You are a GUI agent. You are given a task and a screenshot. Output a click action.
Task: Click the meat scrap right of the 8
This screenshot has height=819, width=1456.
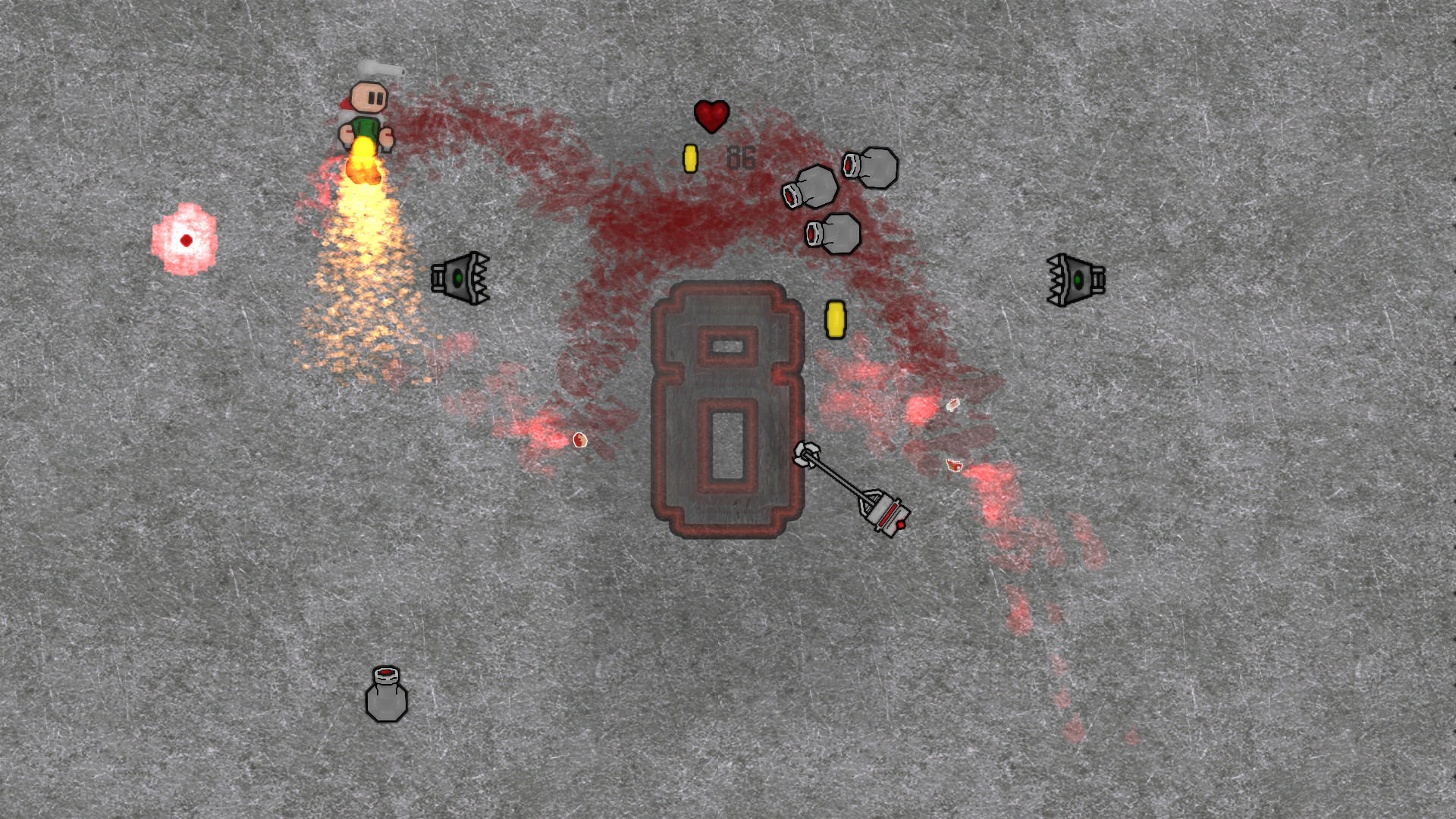(x=954, y=466)
